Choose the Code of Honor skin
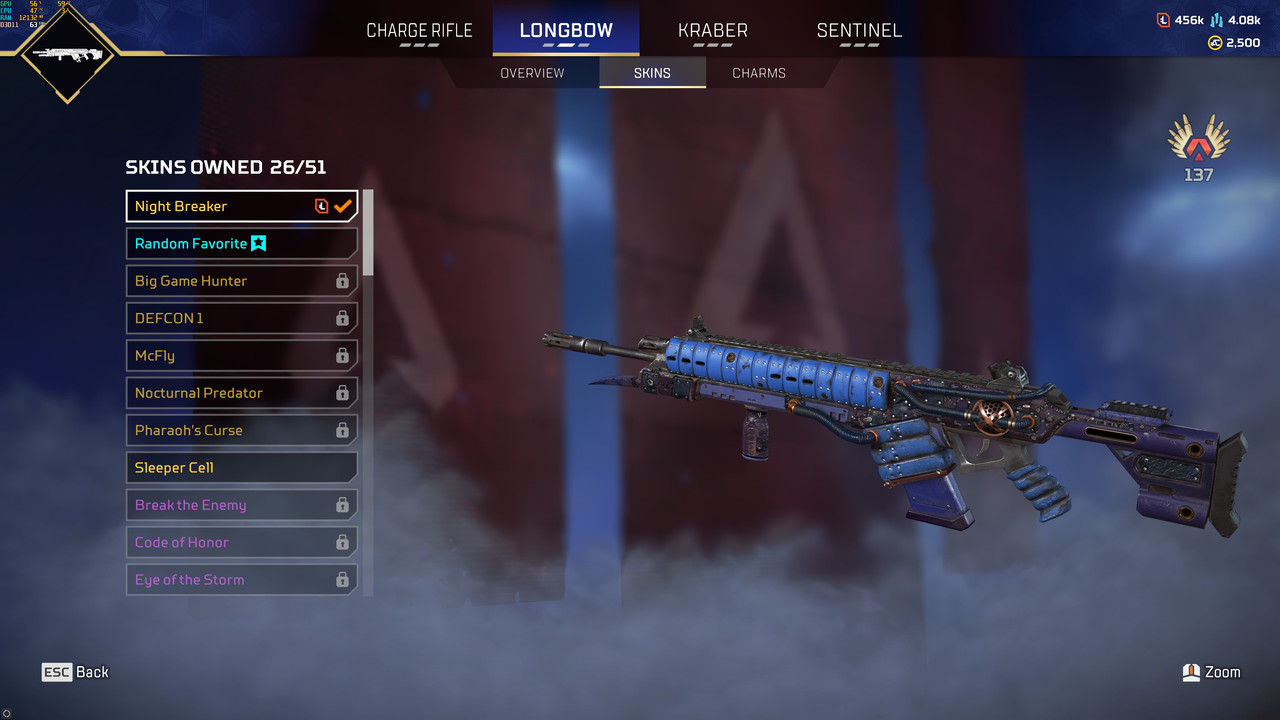Image resolution: width=1280 pixels, height=720 pixels. point(241,542)
